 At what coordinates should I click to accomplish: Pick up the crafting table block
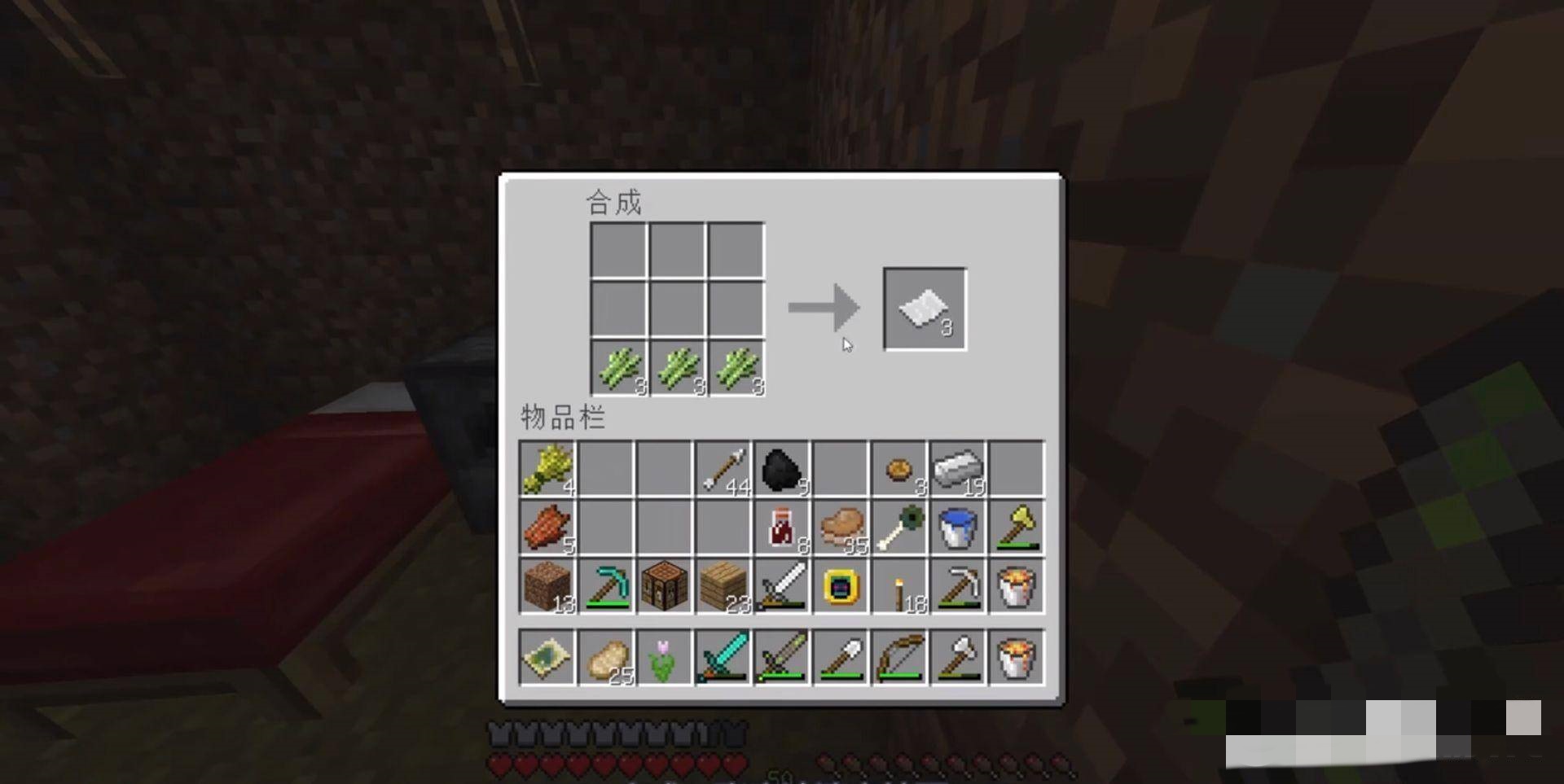pos(664,586)
